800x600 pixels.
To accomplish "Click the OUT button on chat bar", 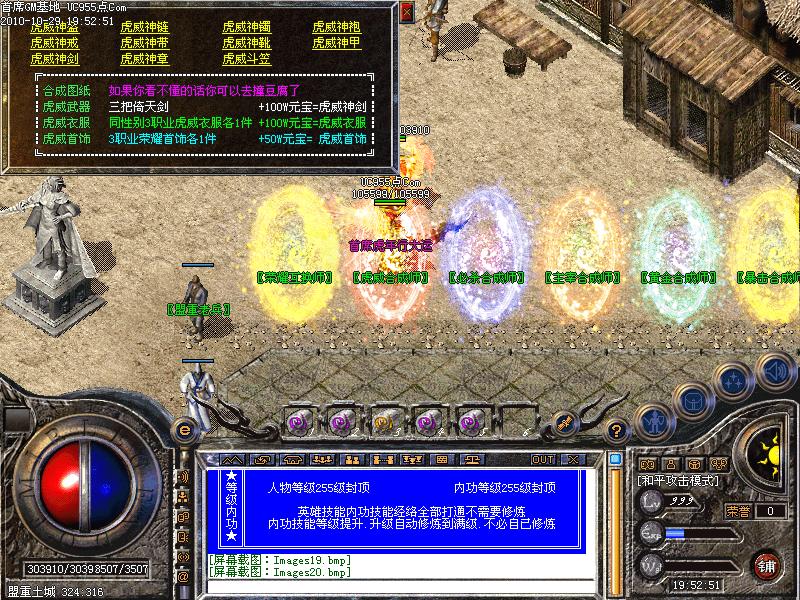I will click(x=542, y=460).
